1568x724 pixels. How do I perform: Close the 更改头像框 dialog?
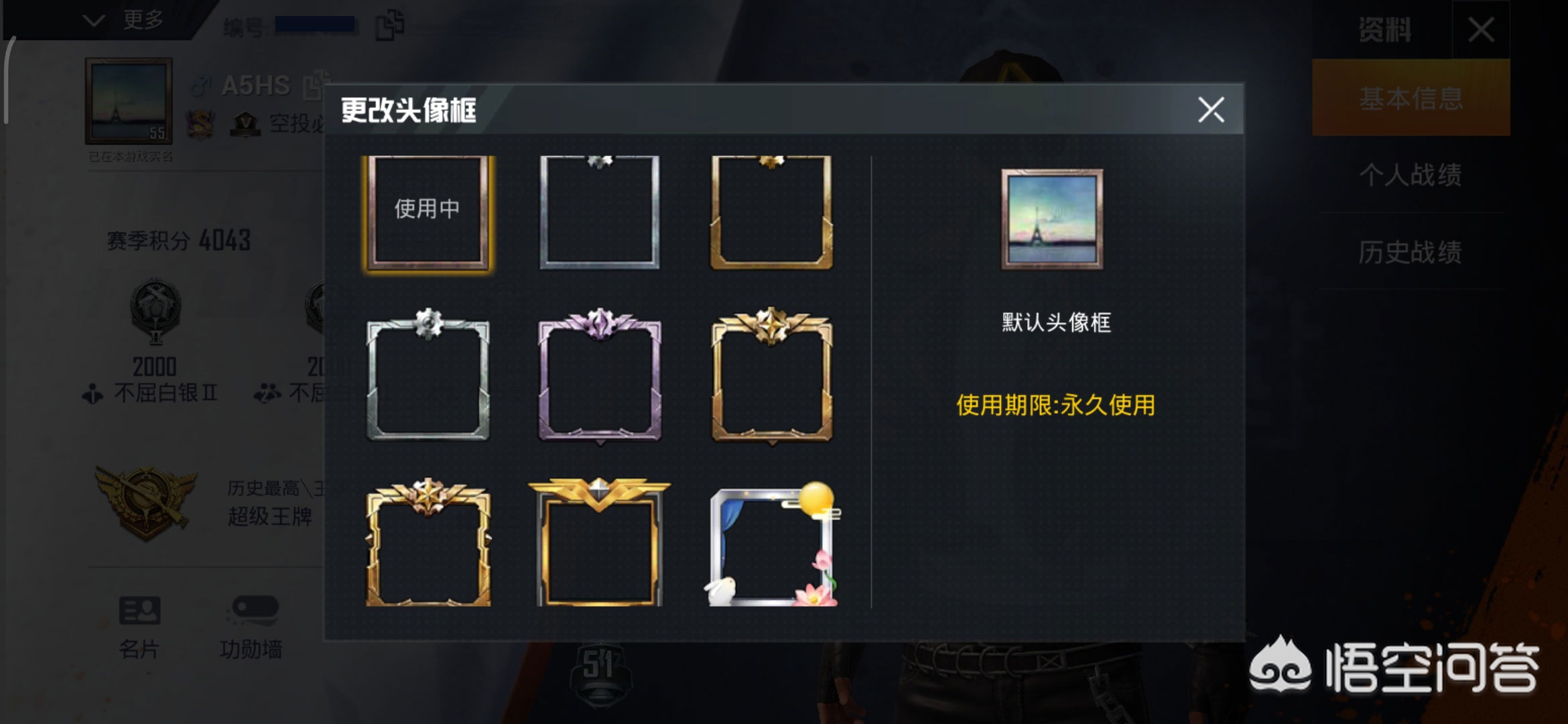(1211, 110)
